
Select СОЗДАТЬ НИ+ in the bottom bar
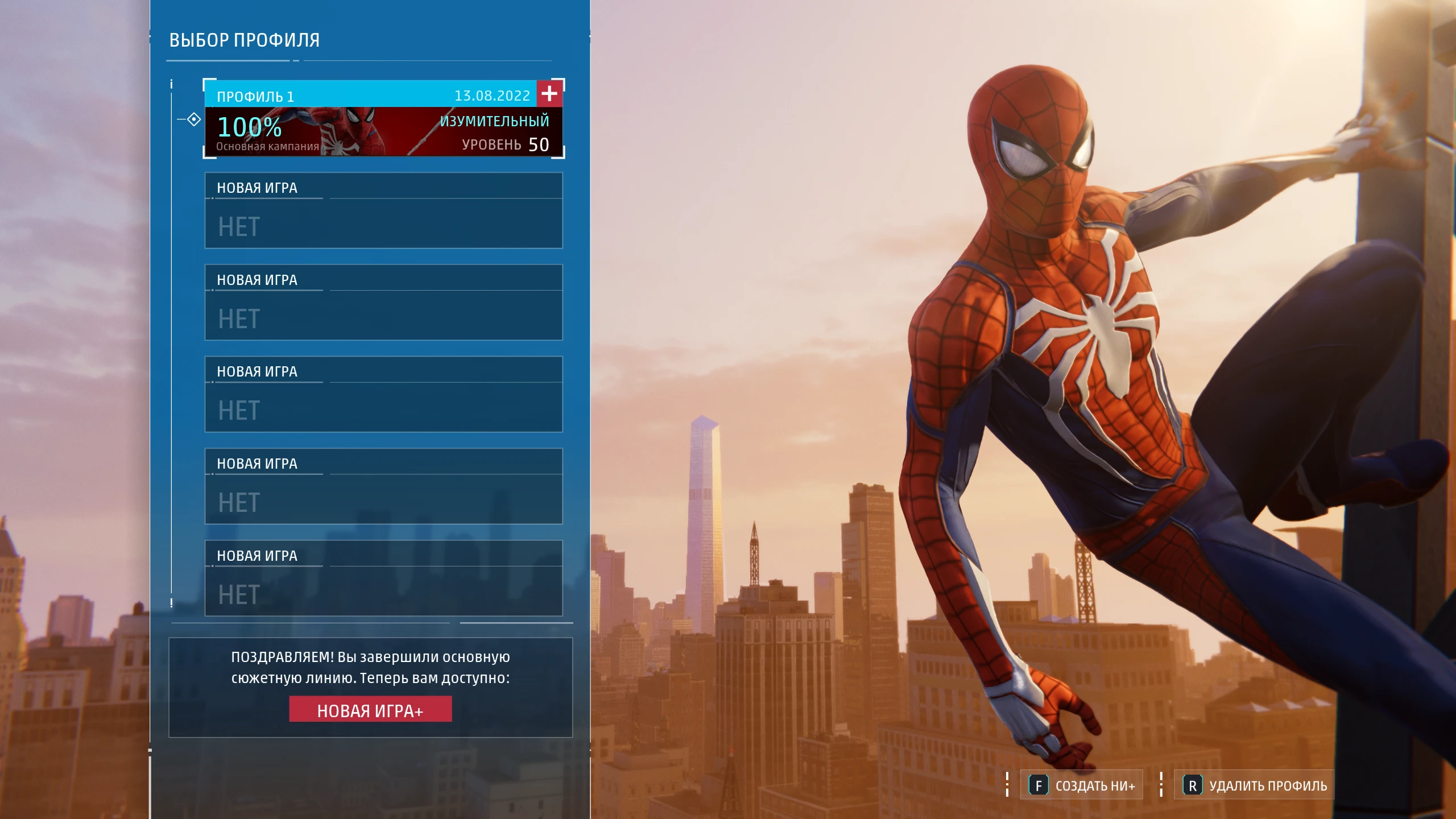1090,785
